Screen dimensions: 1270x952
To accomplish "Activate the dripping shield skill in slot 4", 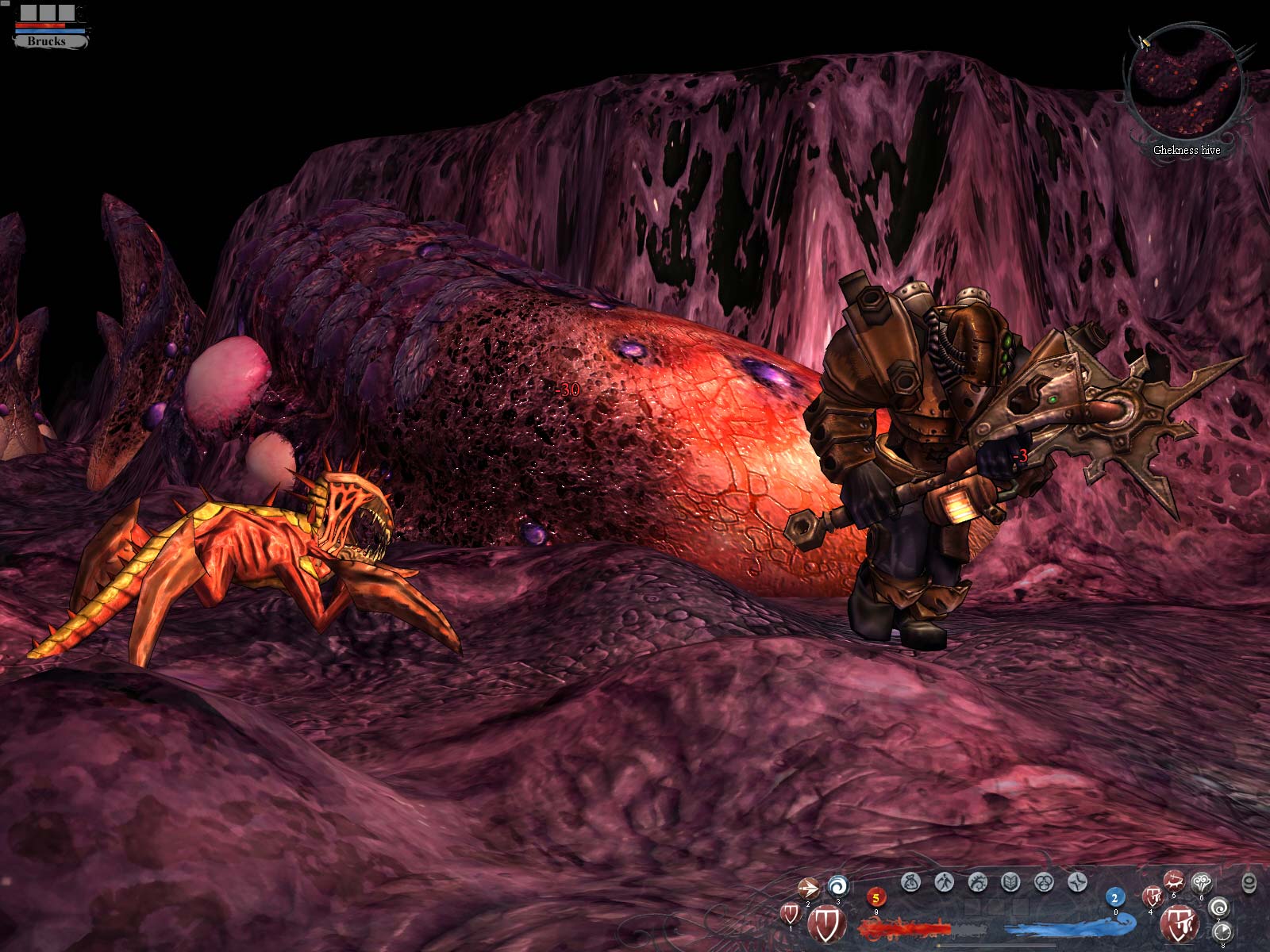I will click(1152, 897).
